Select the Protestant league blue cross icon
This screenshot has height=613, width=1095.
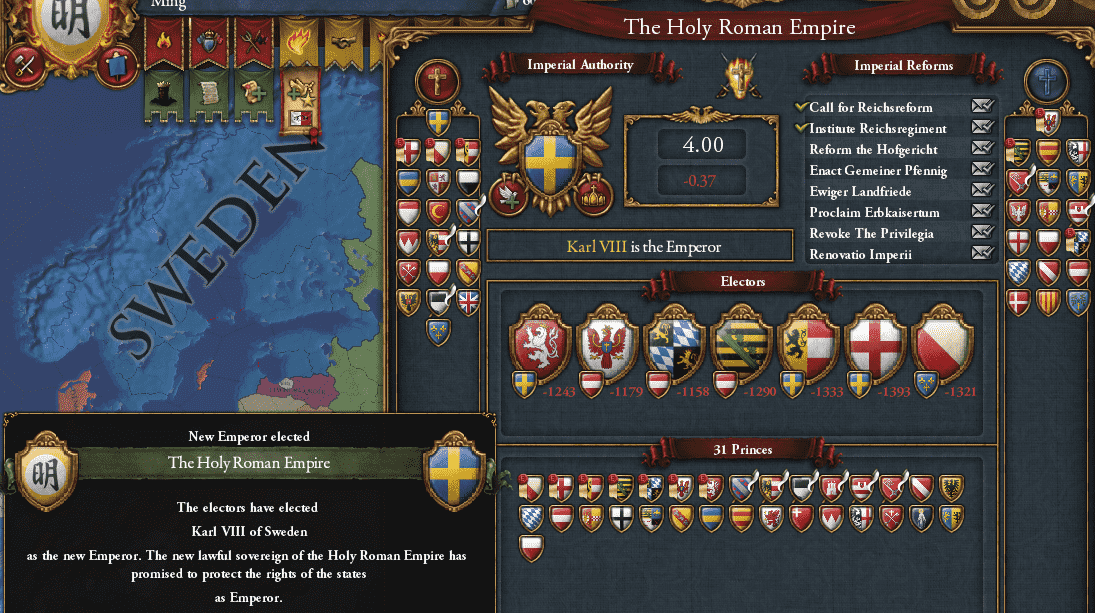[1048, 81]
